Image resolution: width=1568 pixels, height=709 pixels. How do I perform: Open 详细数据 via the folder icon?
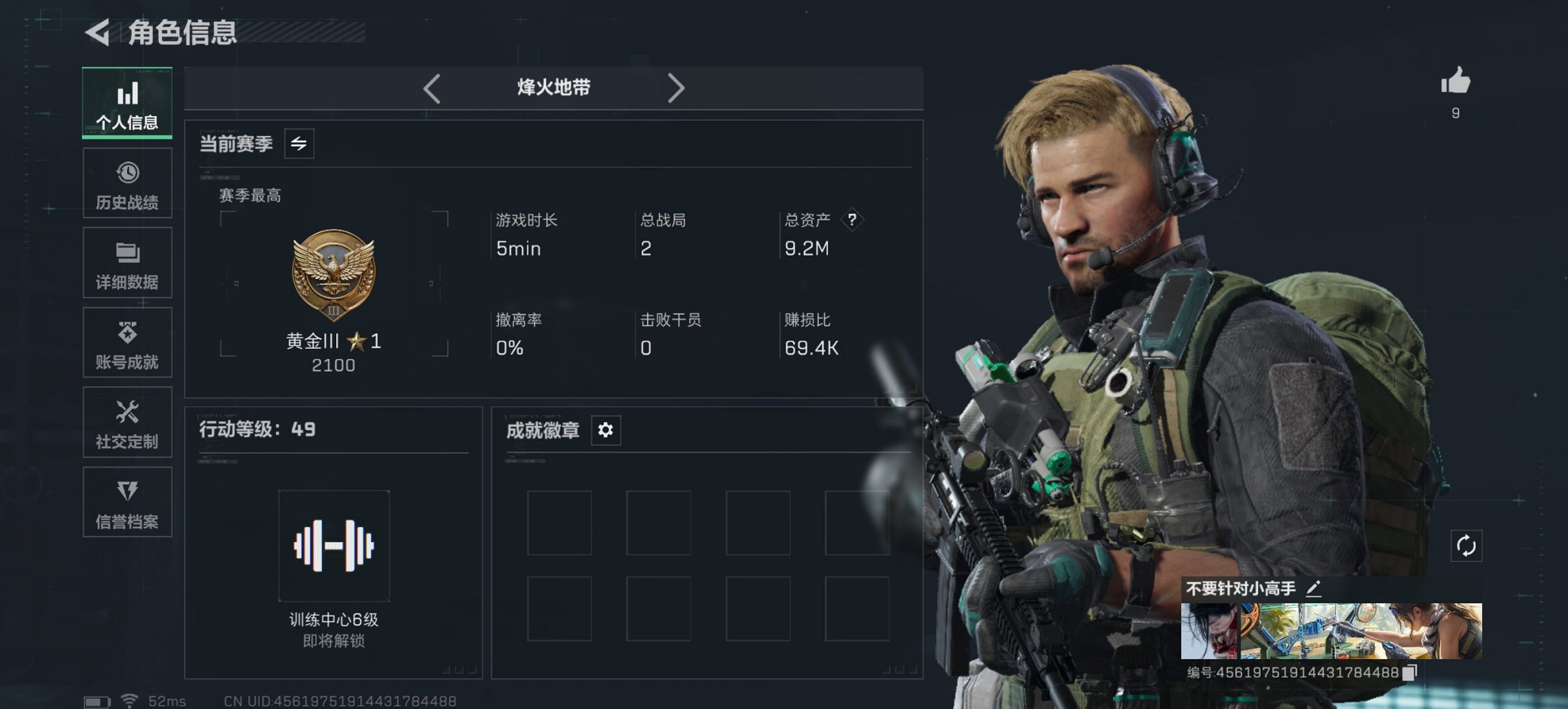(127, 263)
